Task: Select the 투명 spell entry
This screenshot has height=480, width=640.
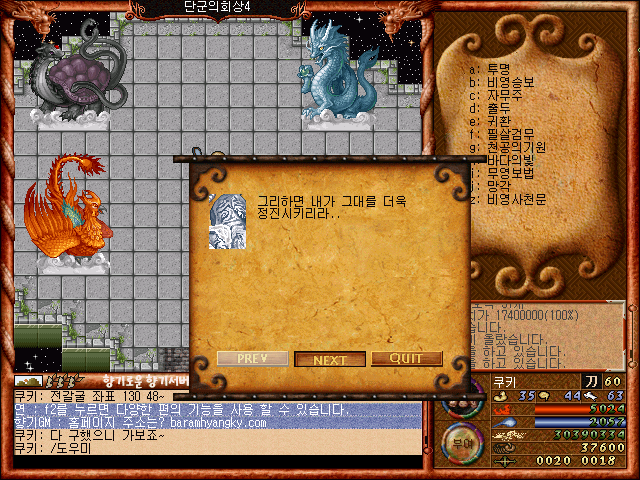Action: click(497, 69)
